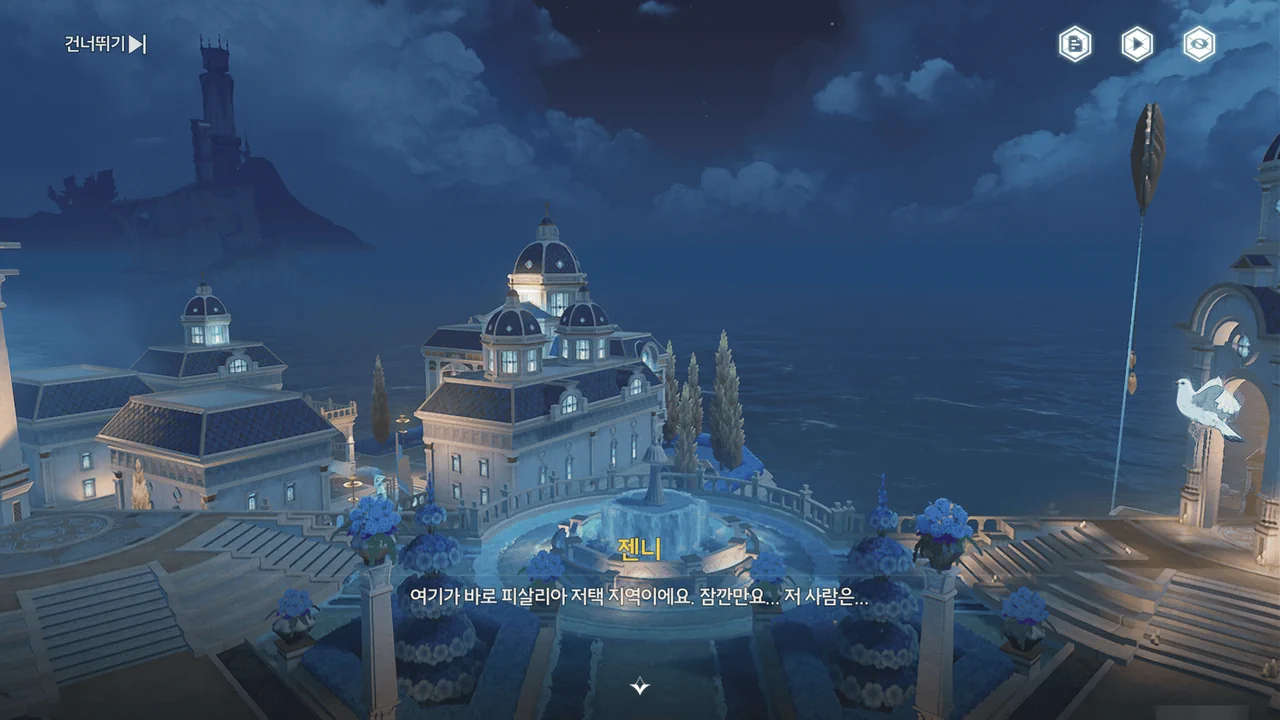1280x720 pixels.
Task: Hide the interface with the eye icon
Action: [1199, 44]
